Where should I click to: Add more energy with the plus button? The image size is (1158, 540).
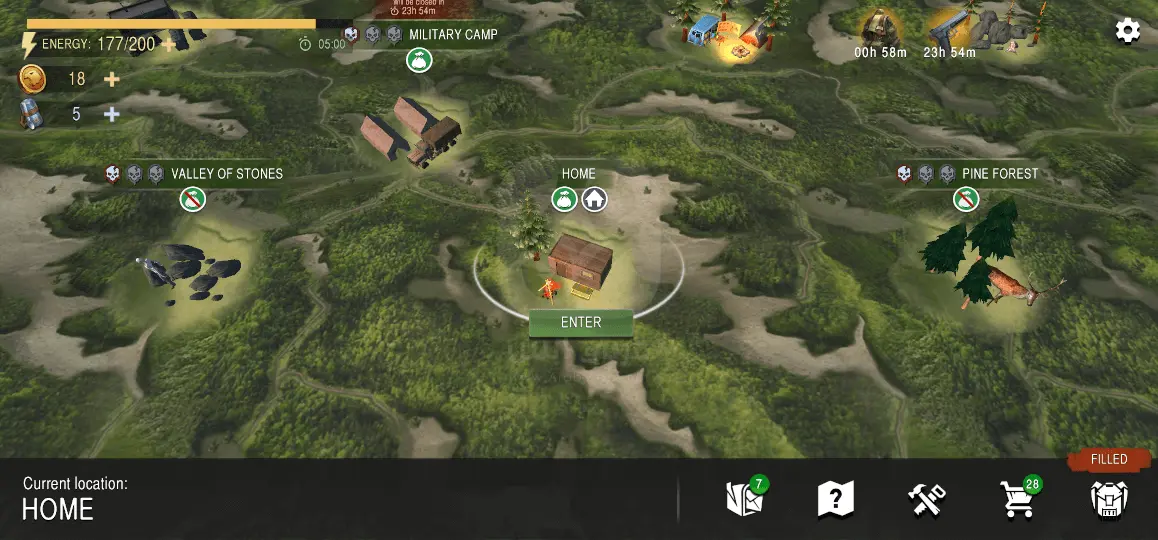click(169, 44)
